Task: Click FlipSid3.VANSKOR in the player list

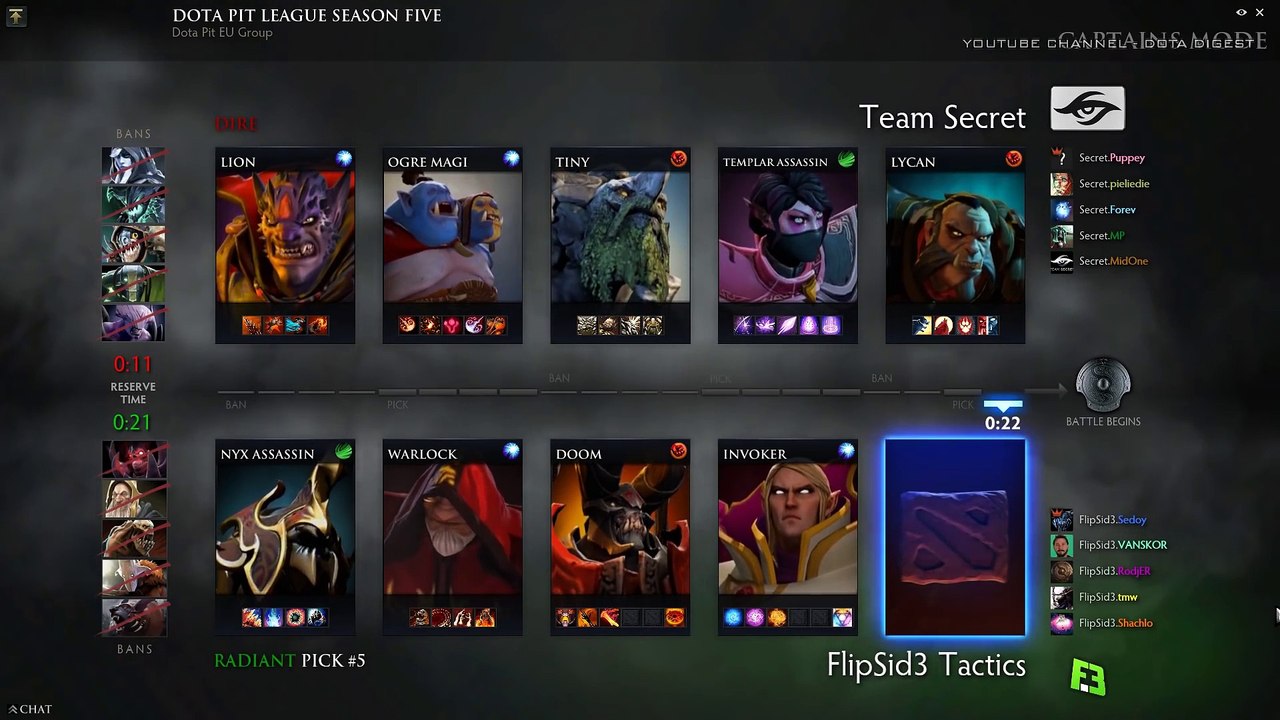Action: tap(1122, 545)
